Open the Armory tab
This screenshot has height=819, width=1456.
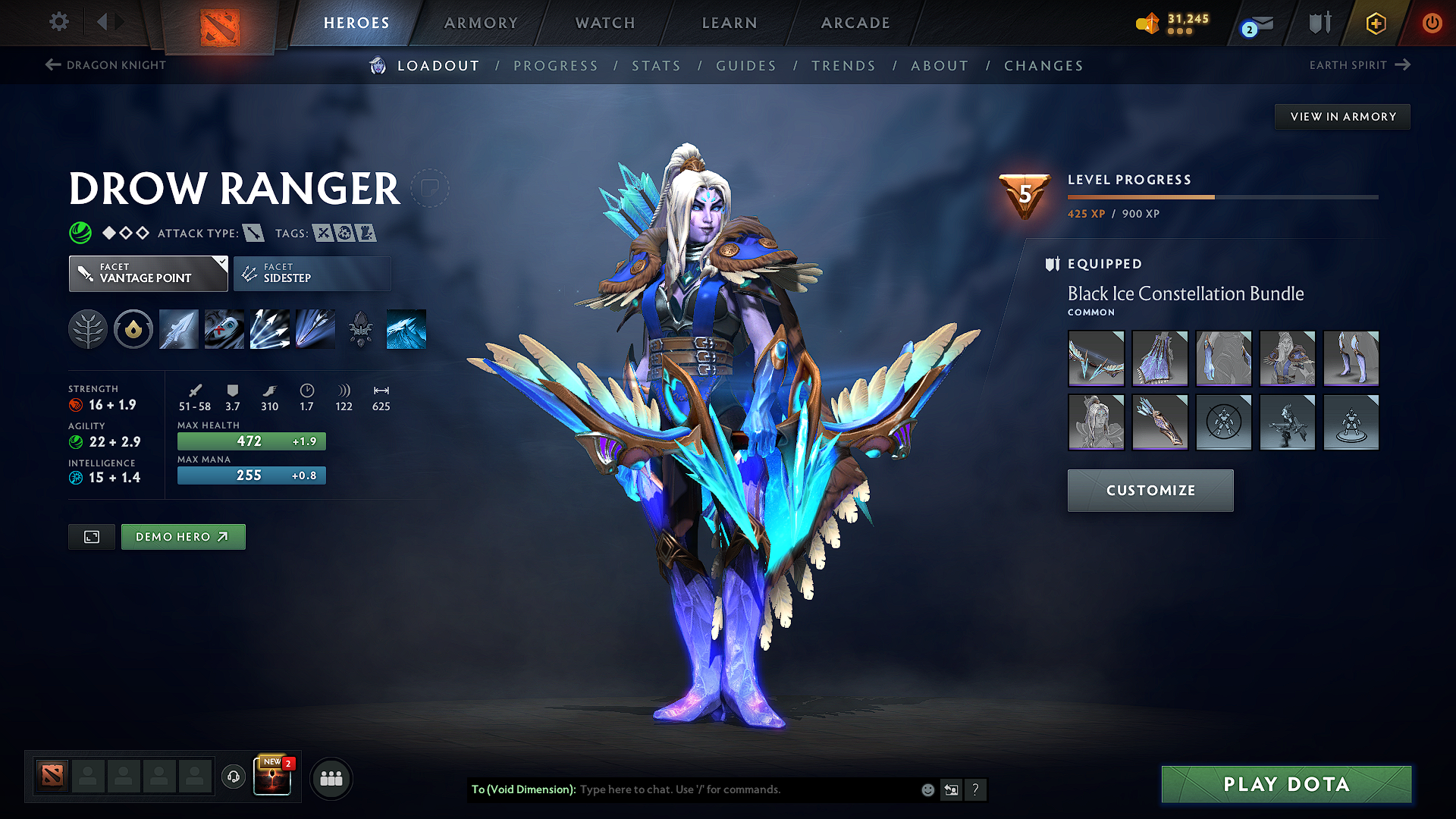click(x=481, y=23)
